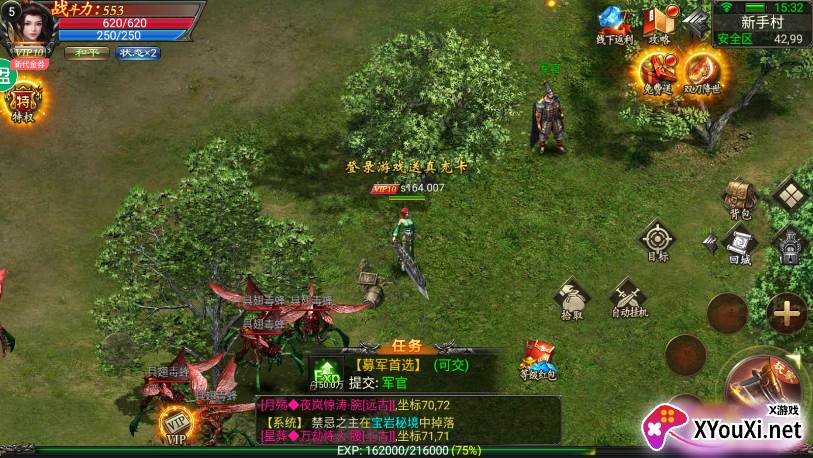
Task: Open the 攻略 strategy guide
Action: 659,26
